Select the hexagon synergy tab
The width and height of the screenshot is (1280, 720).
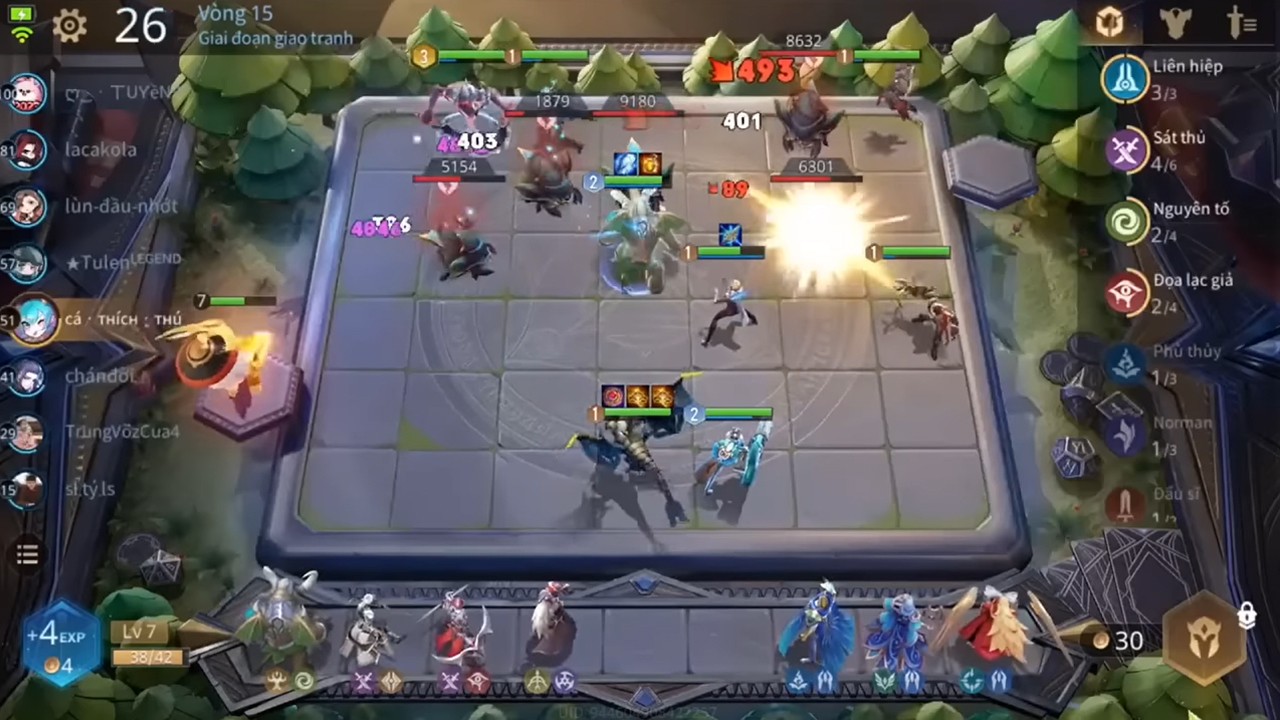click(x=1109, y=24)
